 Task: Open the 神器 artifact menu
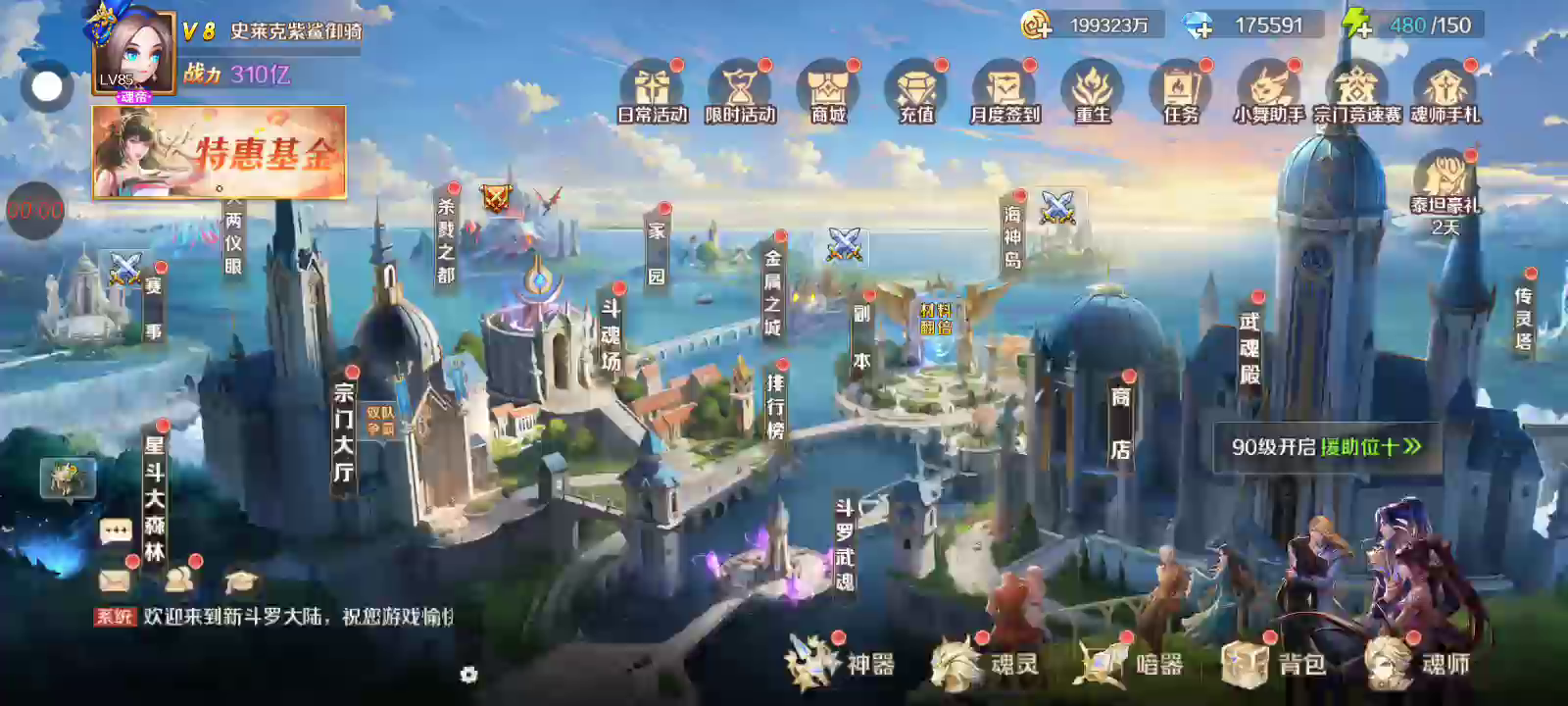(841, 663)
